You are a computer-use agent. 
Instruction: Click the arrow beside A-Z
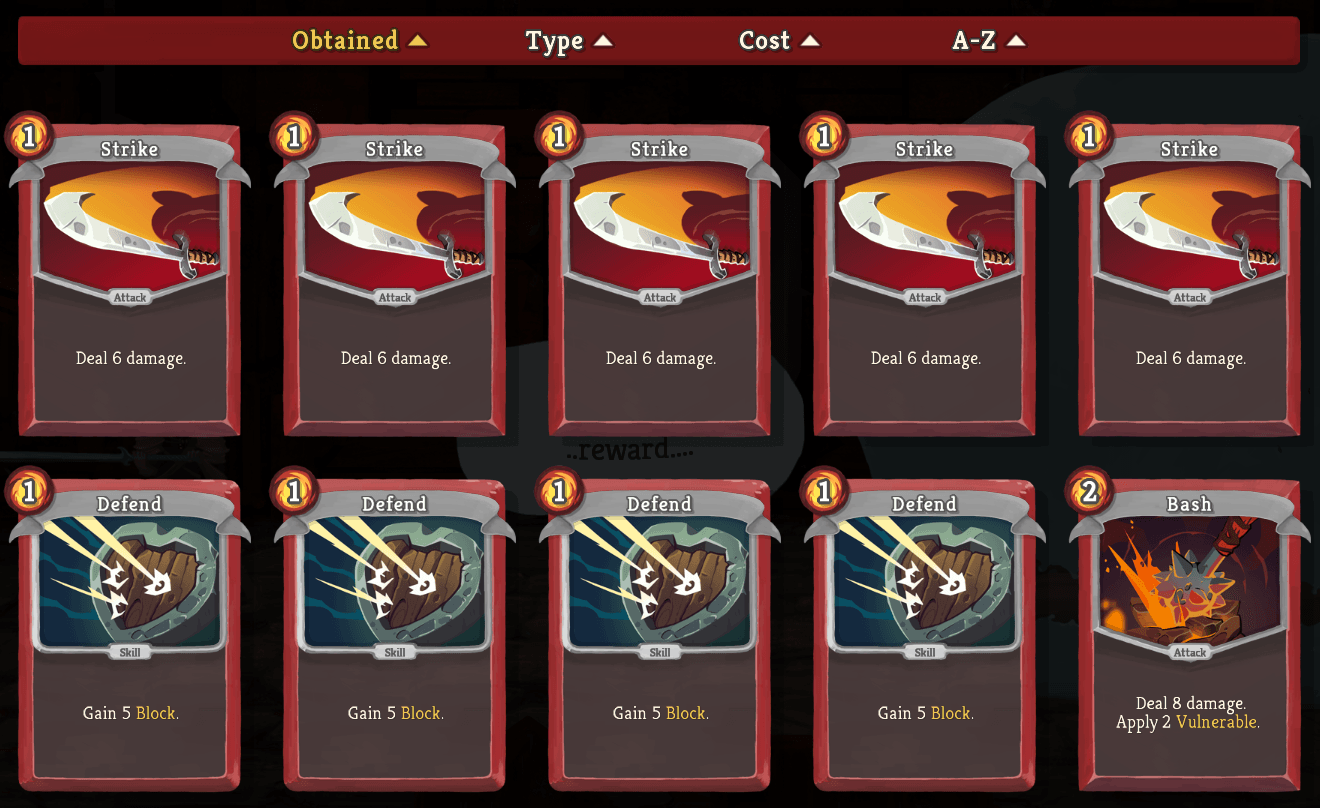coord(1017,41)
